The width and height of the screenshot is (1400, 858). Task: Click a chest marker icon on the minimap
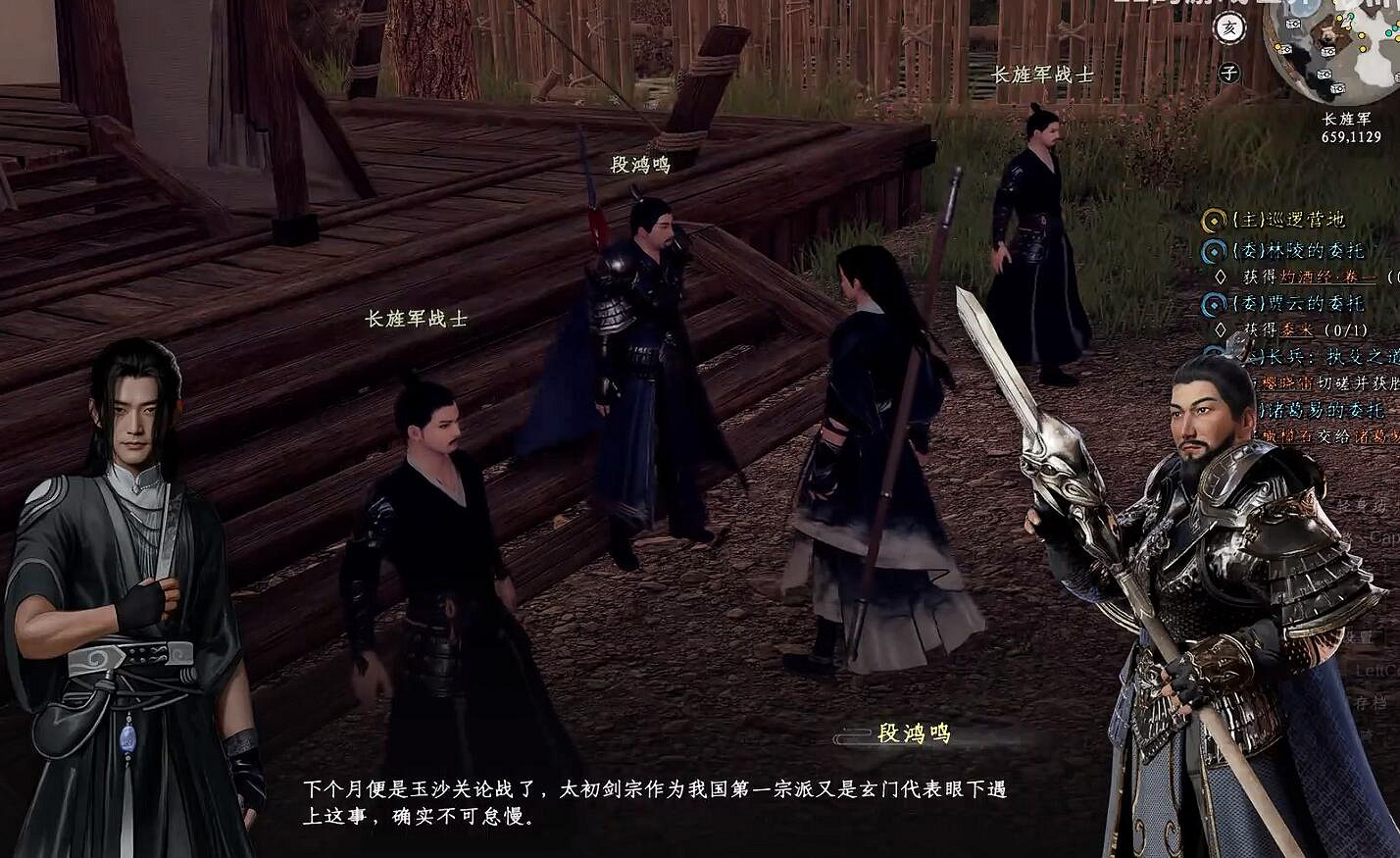click(x=1293, y=23)
